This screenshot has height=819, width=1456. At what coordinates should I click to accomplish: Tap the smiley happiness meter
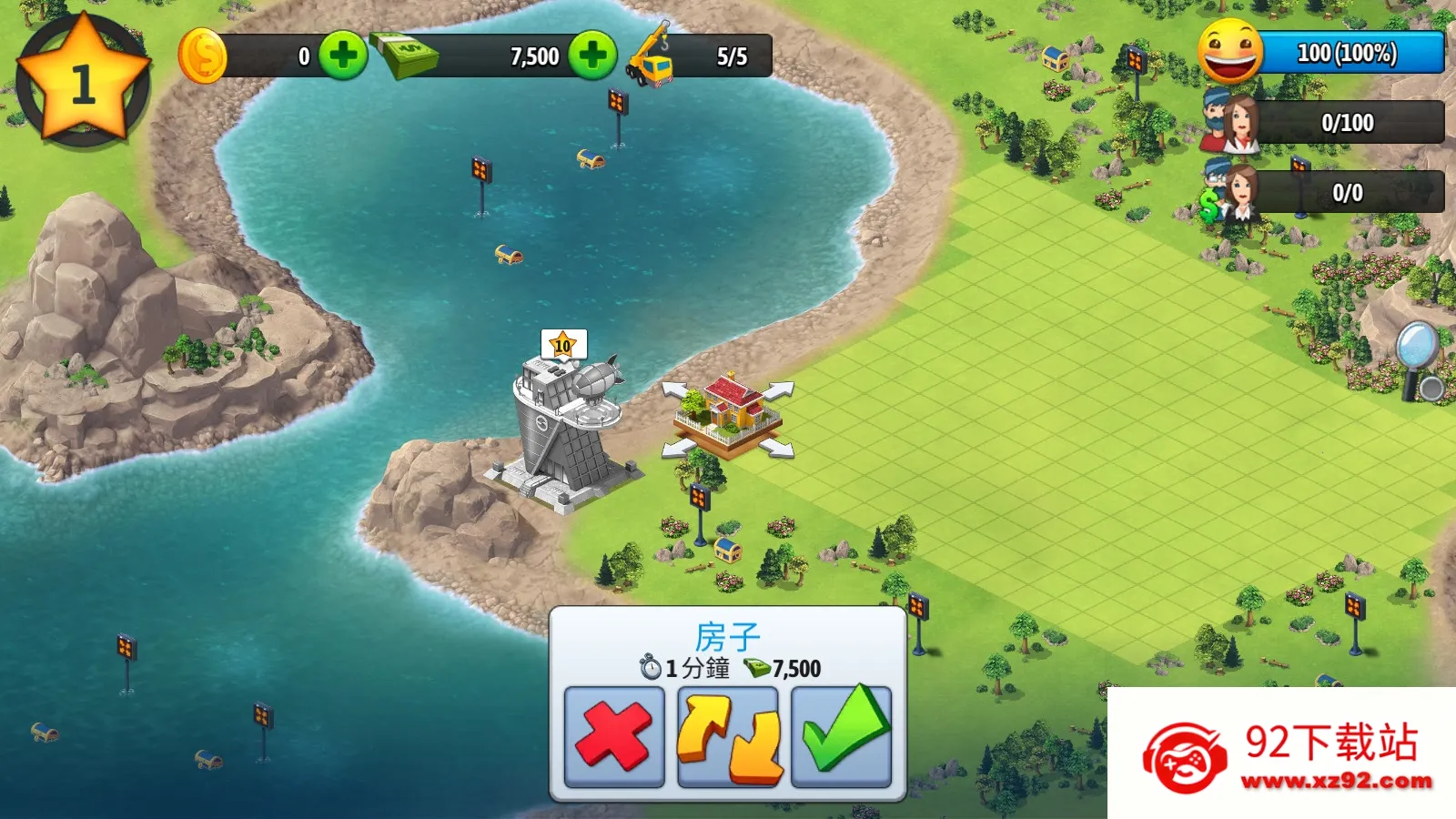click(x=1230, y=52)
